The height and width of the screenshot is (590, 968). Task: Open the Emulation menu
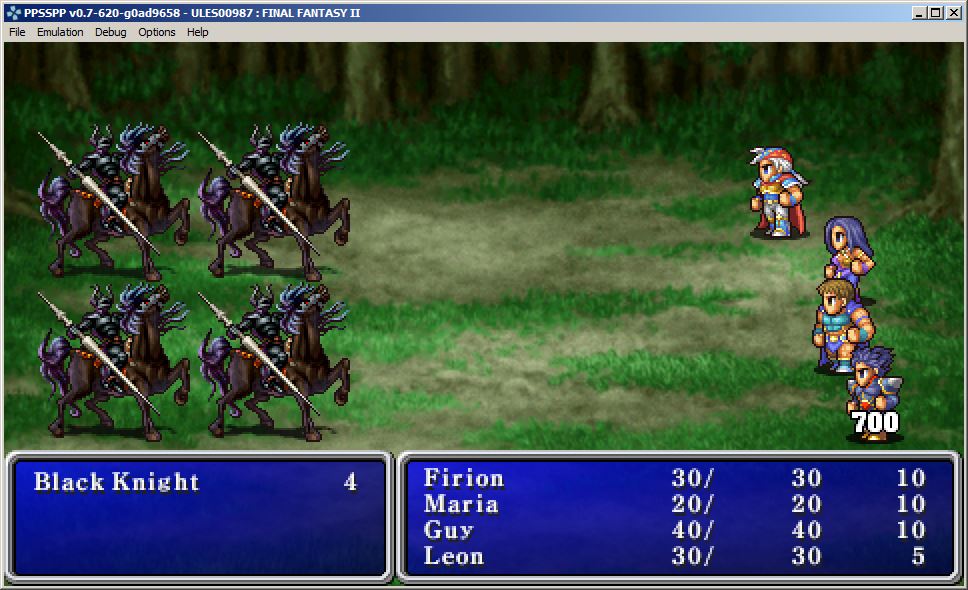pos(60,32)
